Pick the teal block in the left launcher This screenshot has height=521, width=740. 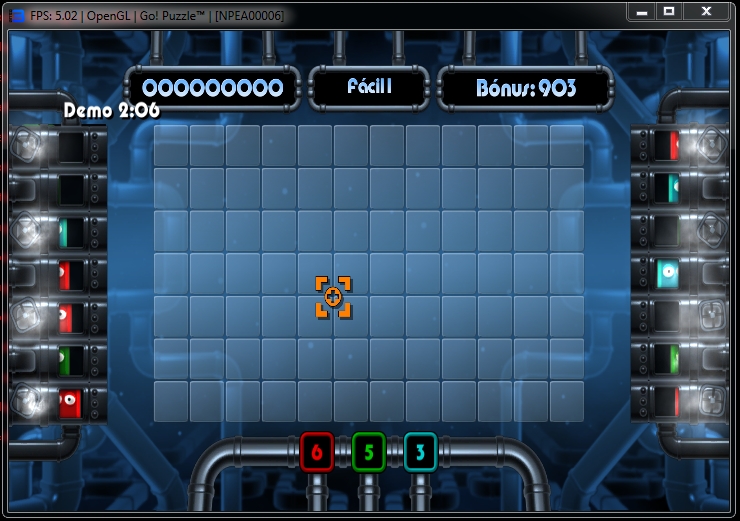pyautogui.click(x=66, y=232)
